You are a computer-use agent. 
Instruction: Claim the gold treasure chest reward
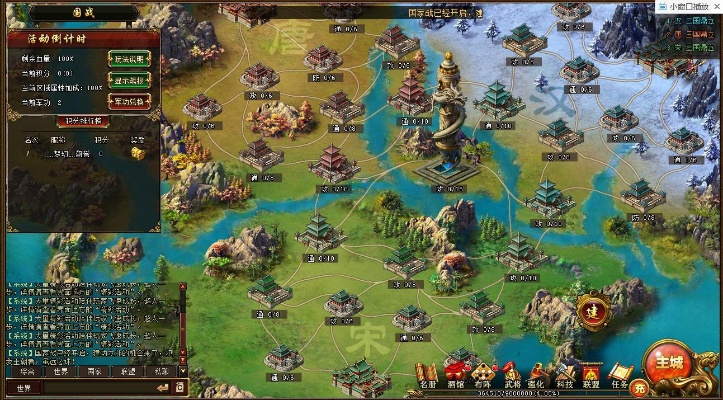pos(137,153)
